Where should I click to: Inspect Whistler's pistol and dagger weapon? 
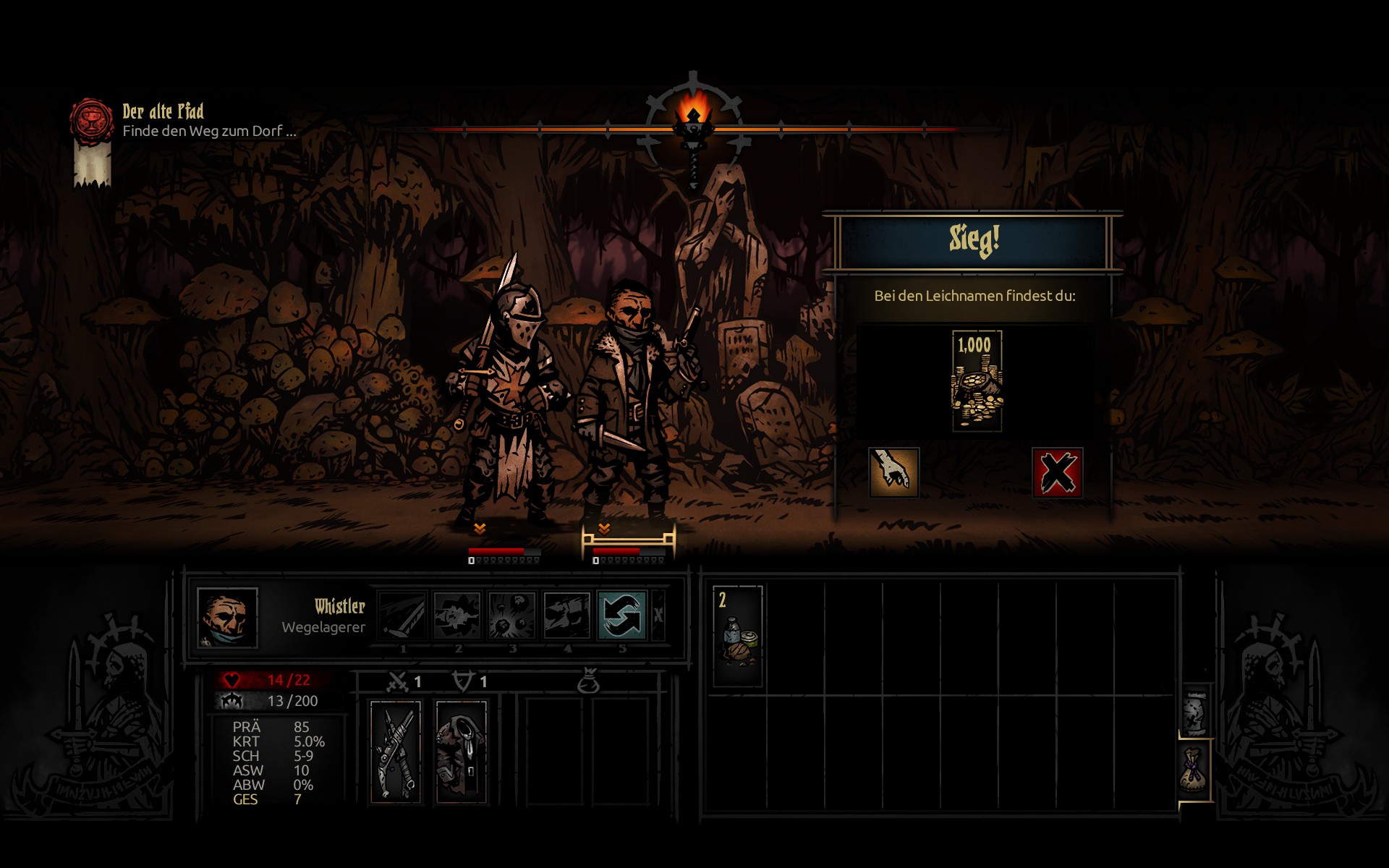(396, 751)
